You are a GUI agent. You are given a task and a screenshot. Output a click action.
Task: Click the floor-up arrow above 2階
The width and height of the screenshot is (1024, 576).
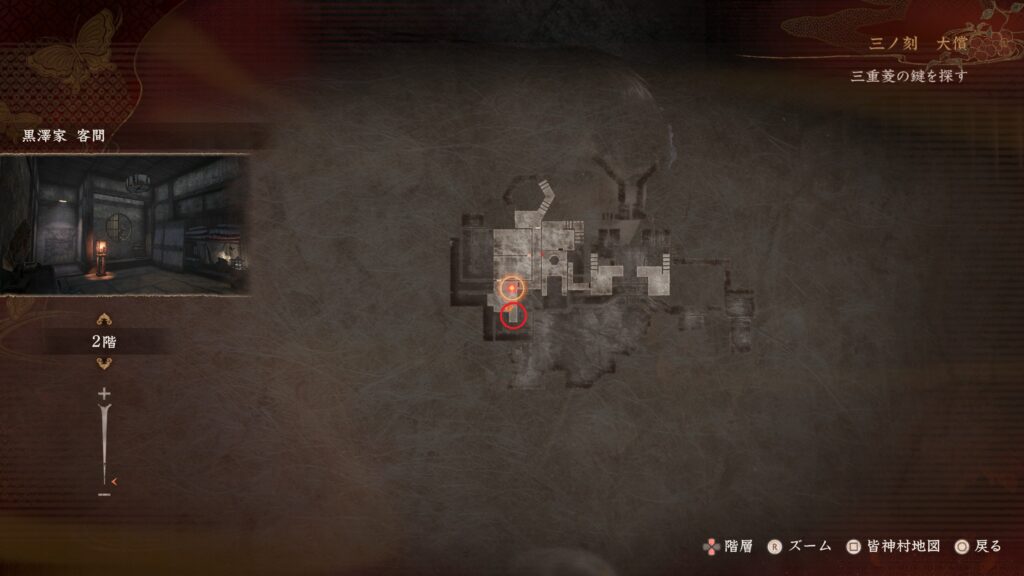(x=104, y=320)
